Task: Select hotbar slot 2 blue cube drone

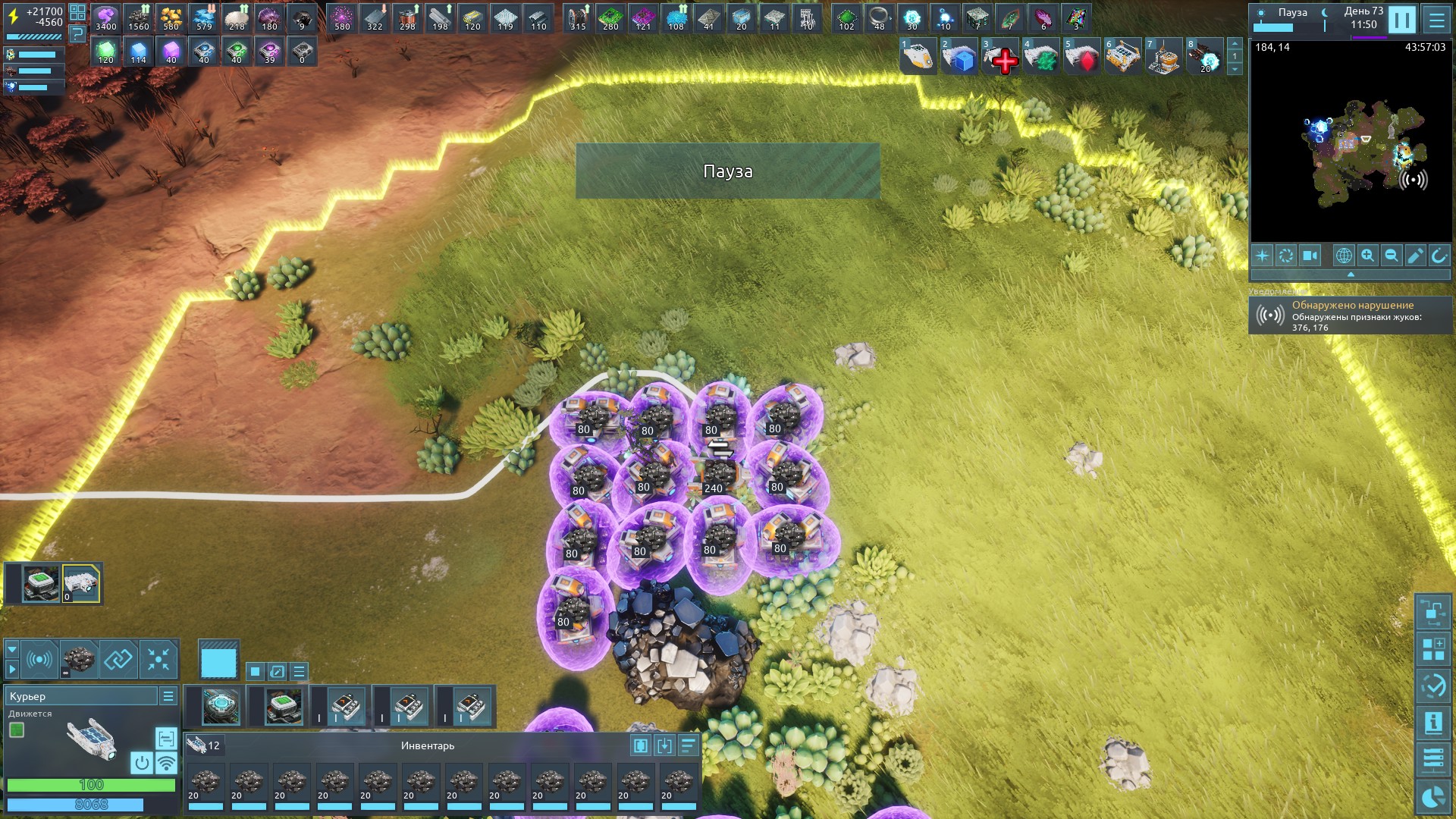Action: coord(960,58)
